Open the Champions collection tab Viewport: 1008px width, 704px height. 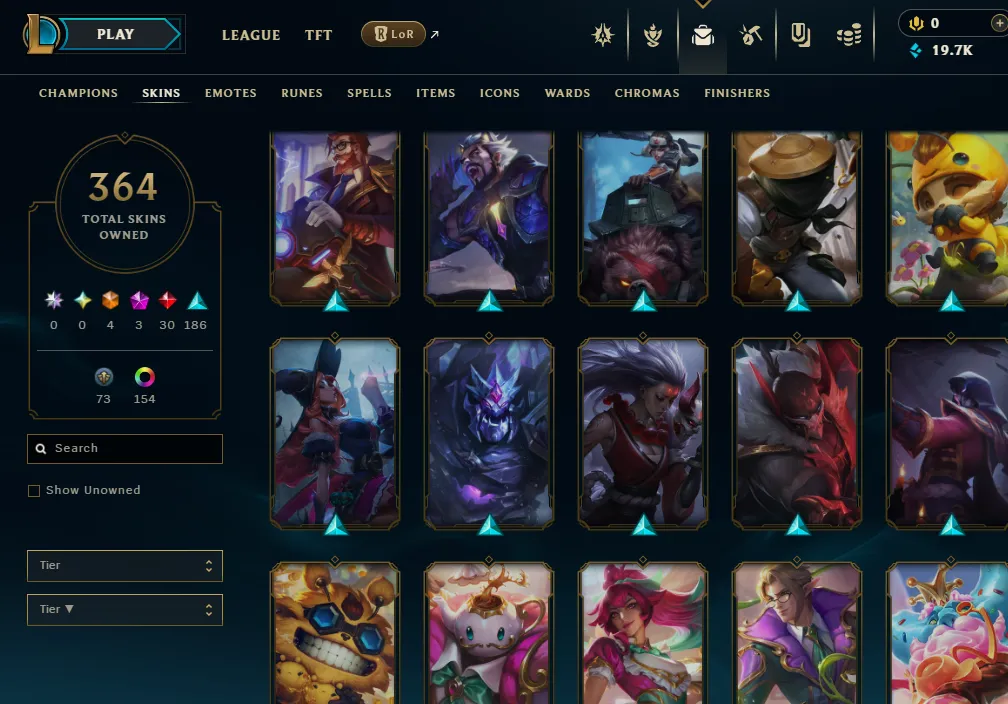78,93
